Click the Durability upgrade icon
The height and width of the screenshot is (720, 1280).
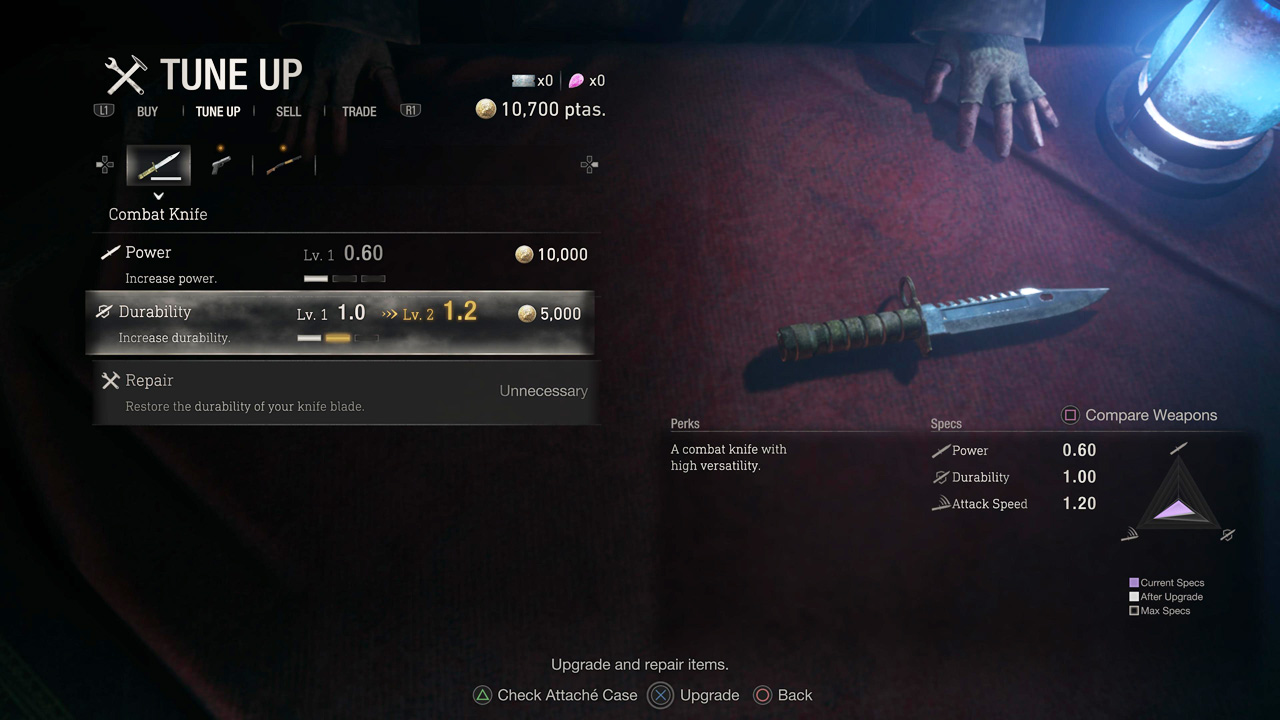click(104, 311)
